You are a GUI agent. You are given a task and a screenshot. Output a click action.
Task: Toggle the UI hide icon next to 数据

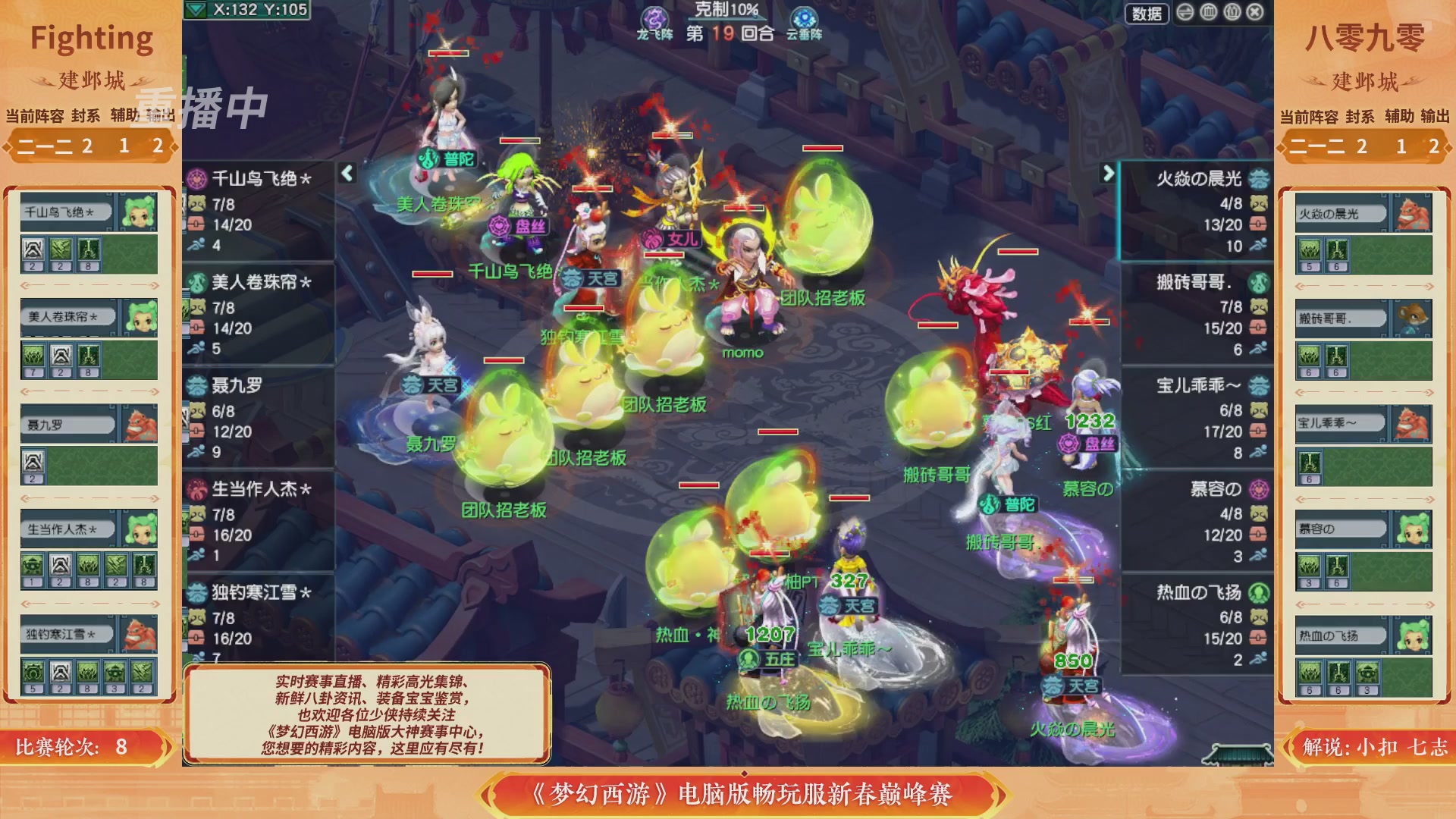tap(1185, 13)
